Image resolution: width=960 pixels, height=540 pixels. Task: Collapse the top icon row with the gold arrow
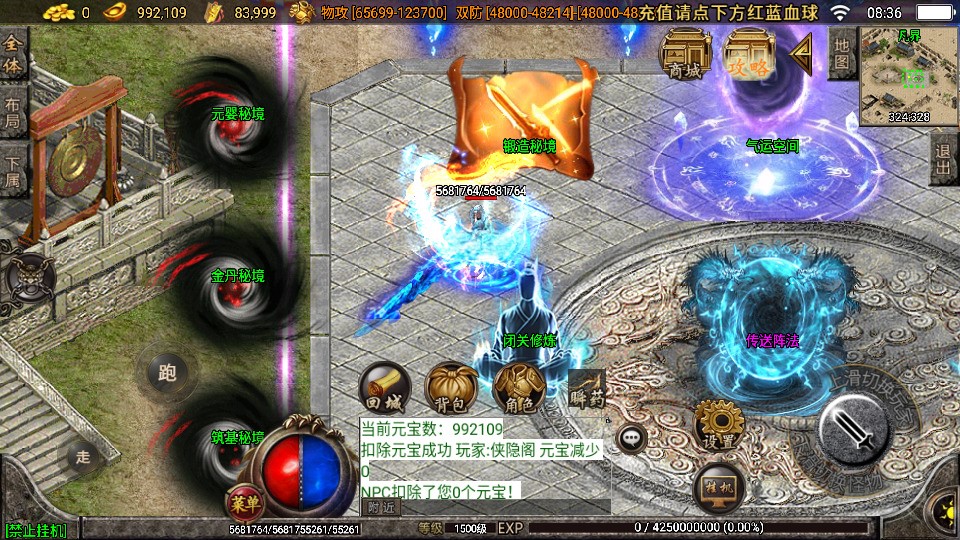pos(801,53)
